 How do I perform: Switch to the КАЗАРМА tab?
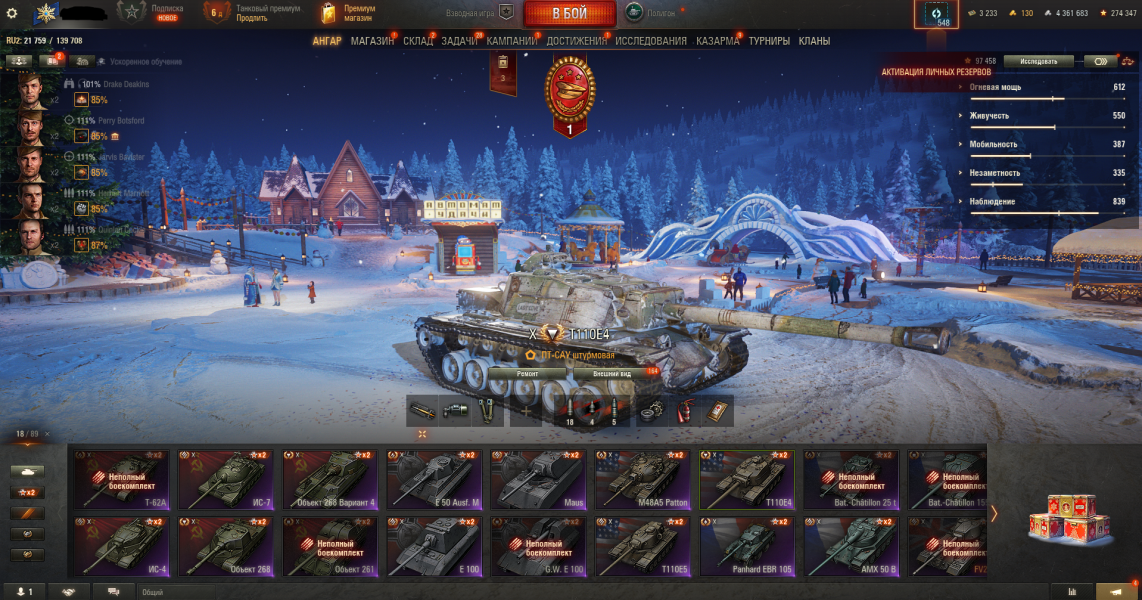[x=717, y=41]
